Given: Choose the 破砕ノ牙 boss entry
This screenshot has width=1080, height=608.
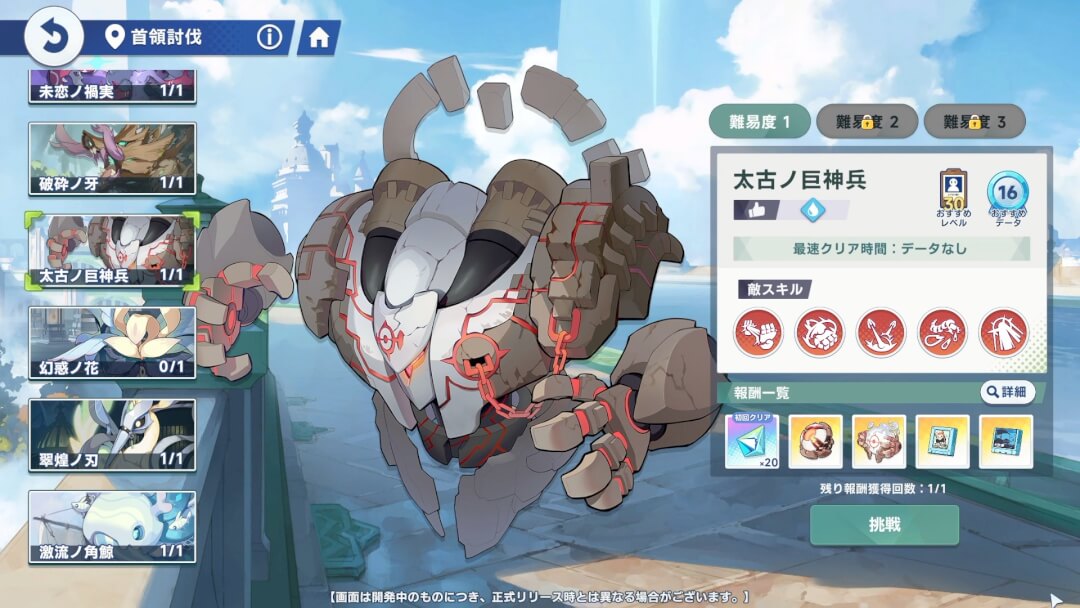Looking at the screenshot, I should [112, 158].
